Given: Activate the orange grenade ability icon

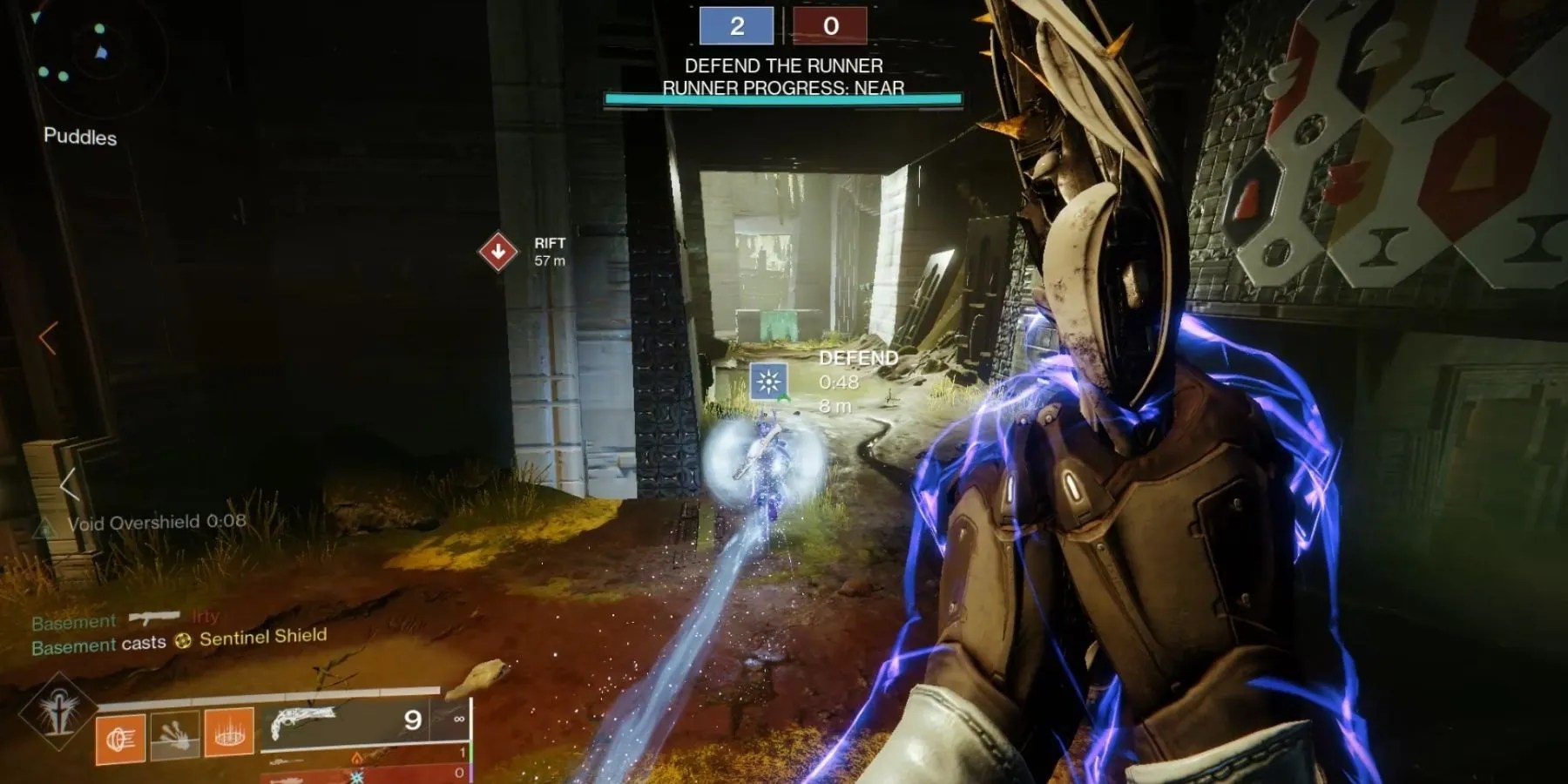Looking at the screenshot, I should pos(120,739).
